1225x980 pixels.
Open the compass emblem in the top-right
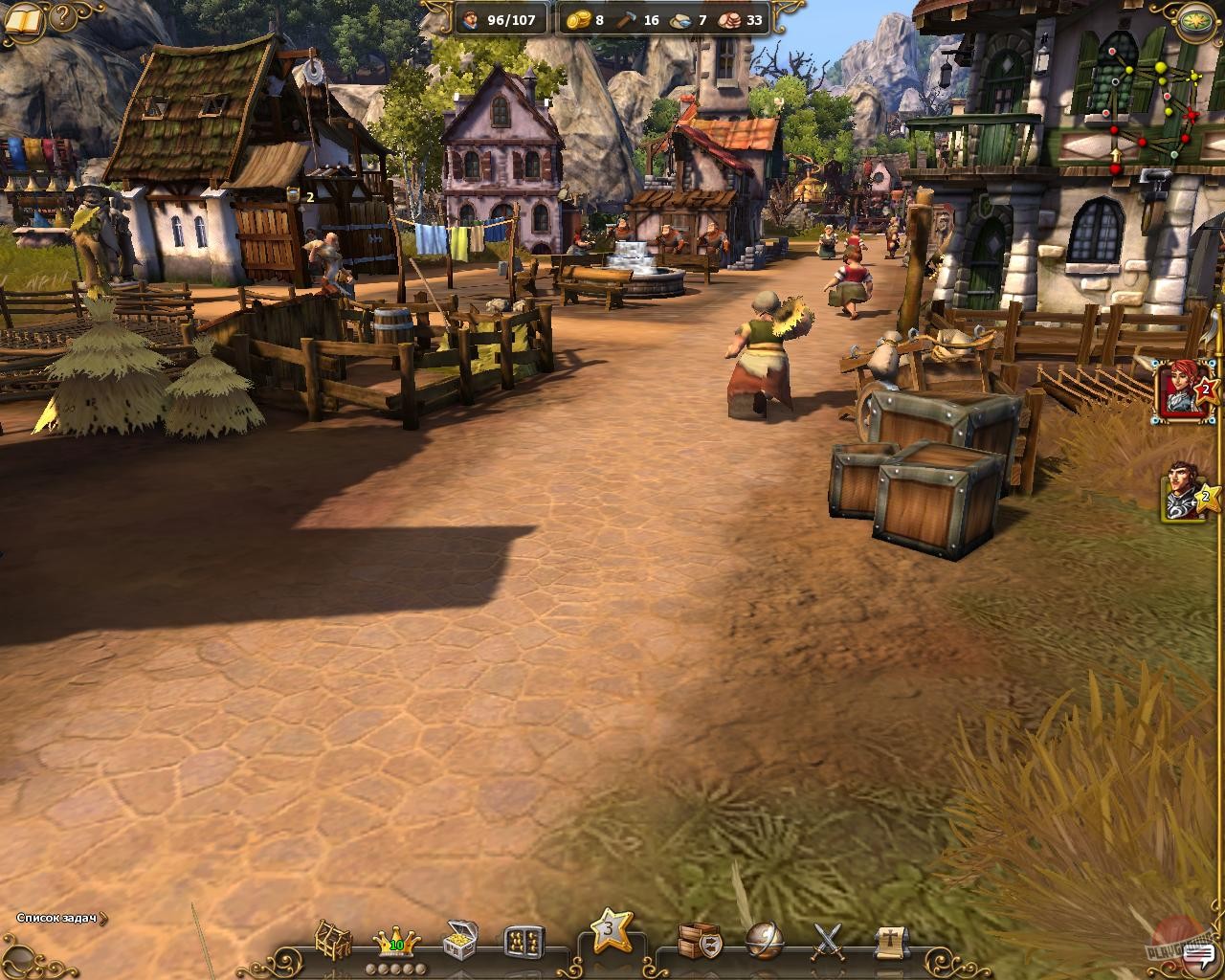point(1194,19)
